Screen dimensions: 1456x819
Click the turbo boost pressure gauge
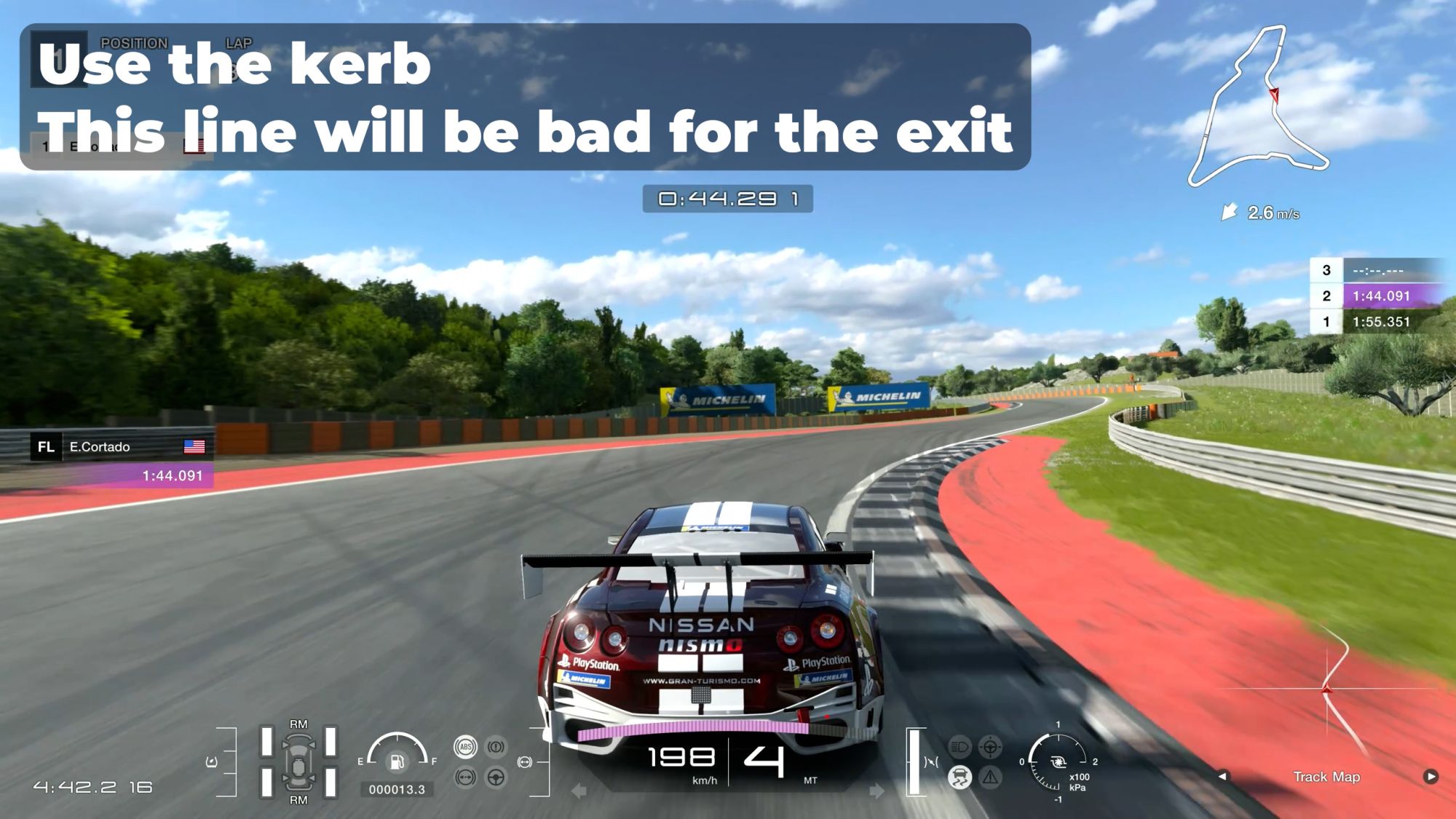point(1058,761)
